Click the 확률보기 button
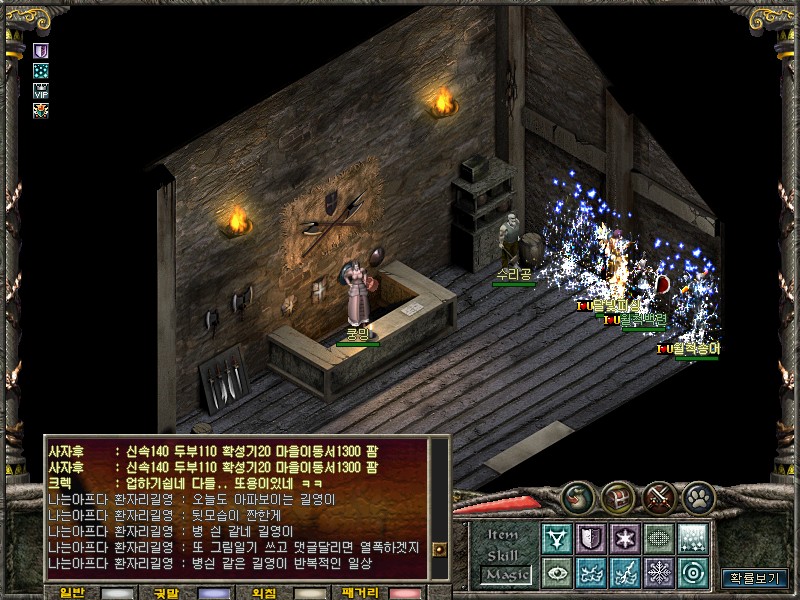Image resolution: width=800 pixels, height=600 pixels. point(755,577)
